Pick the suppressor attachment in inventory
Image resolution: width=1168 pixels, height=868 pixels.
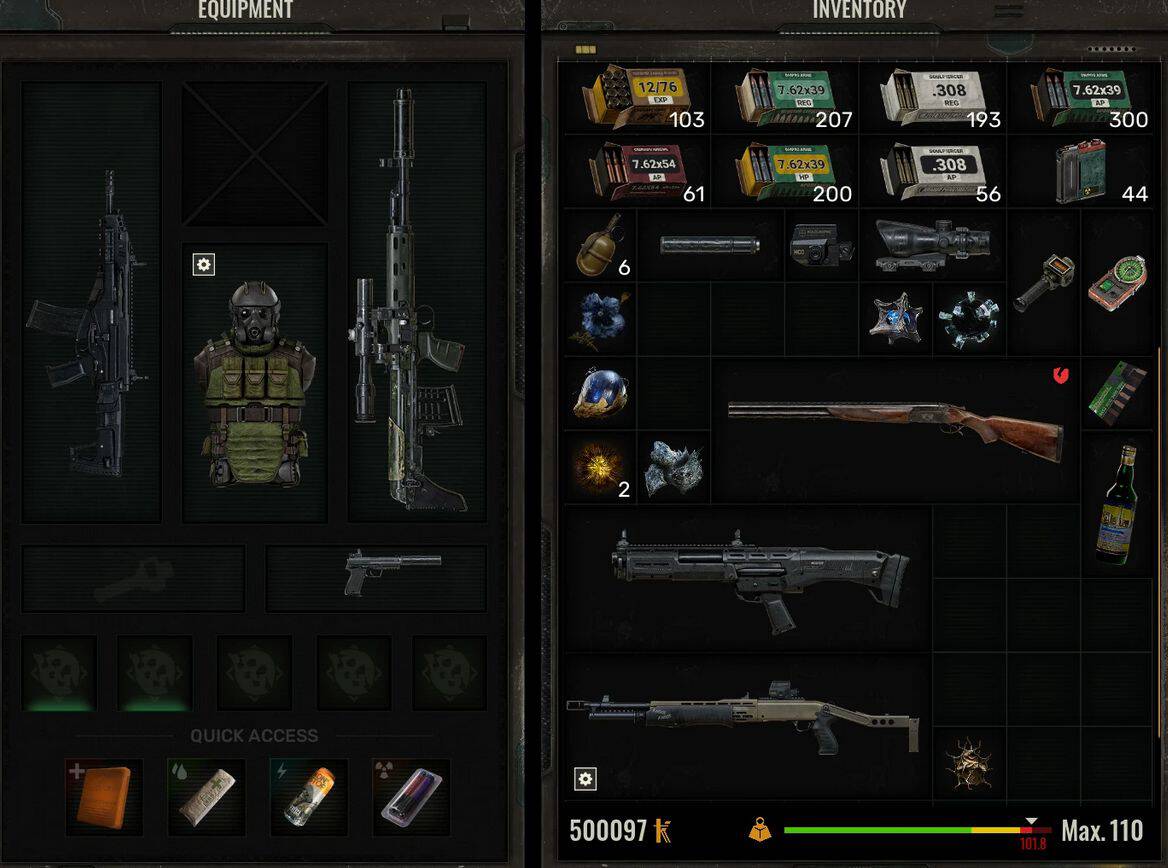(710, 245)
